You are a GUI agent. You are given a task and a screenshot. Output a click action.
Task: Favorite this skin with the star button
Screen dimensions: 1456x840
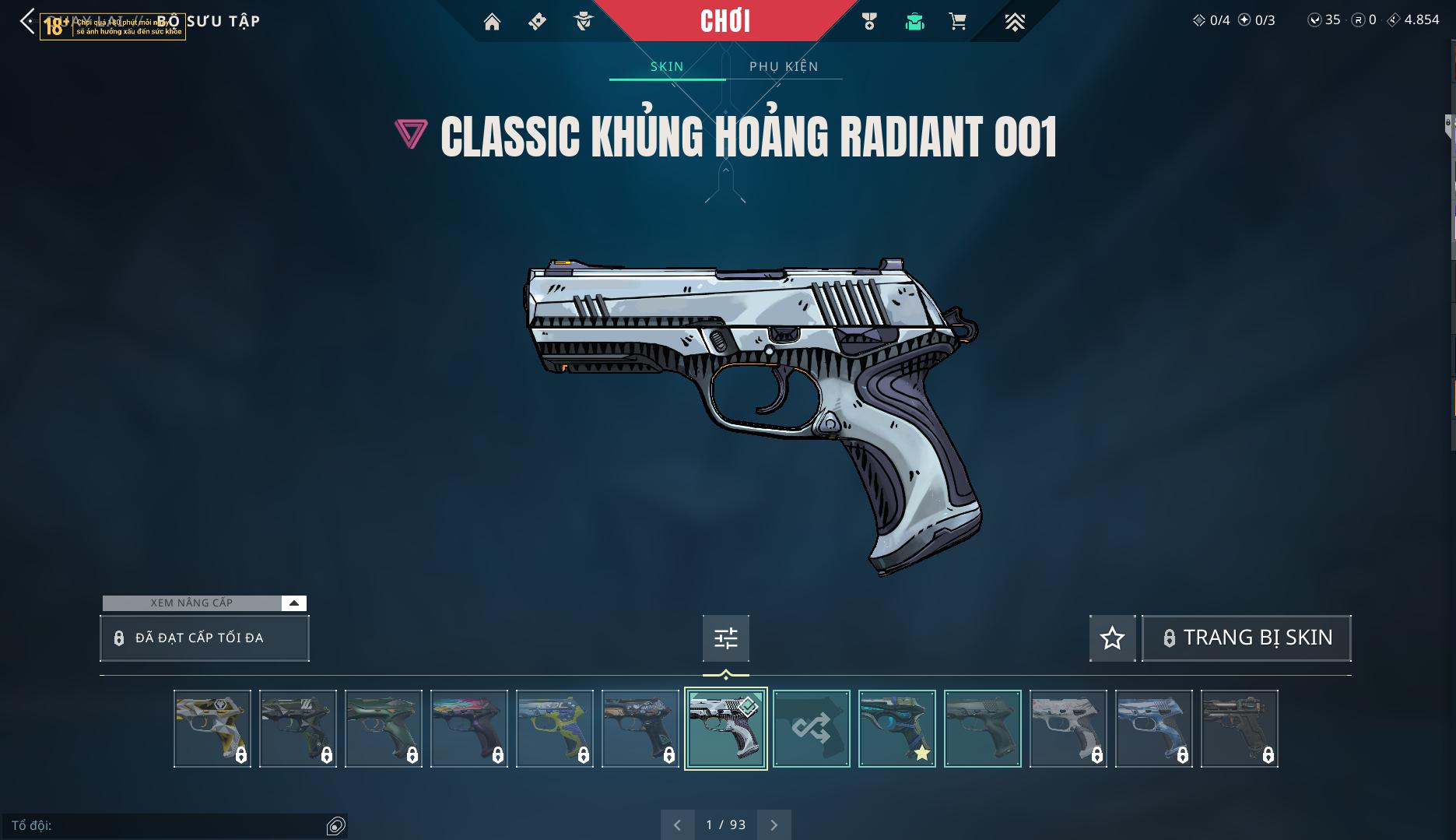[x=1112, y=638]
